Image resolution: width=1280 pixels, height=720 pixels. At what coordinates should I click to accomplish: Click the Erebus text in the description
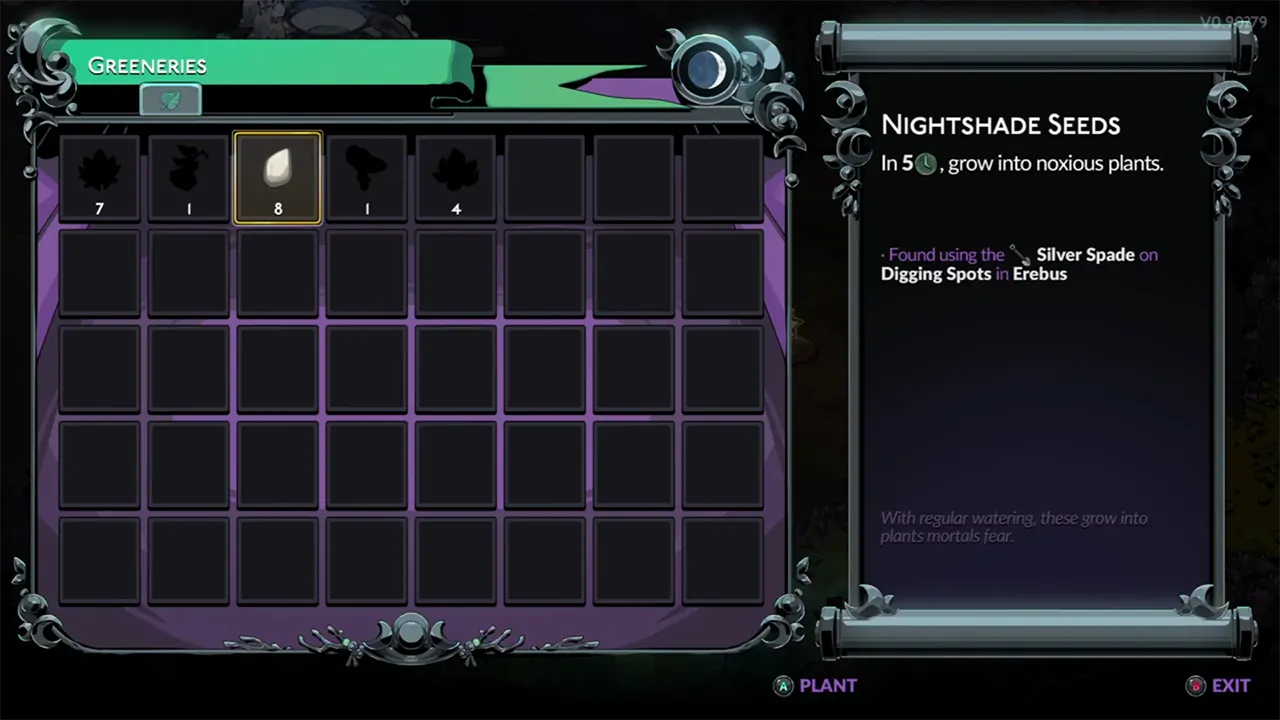[1039, 274]
